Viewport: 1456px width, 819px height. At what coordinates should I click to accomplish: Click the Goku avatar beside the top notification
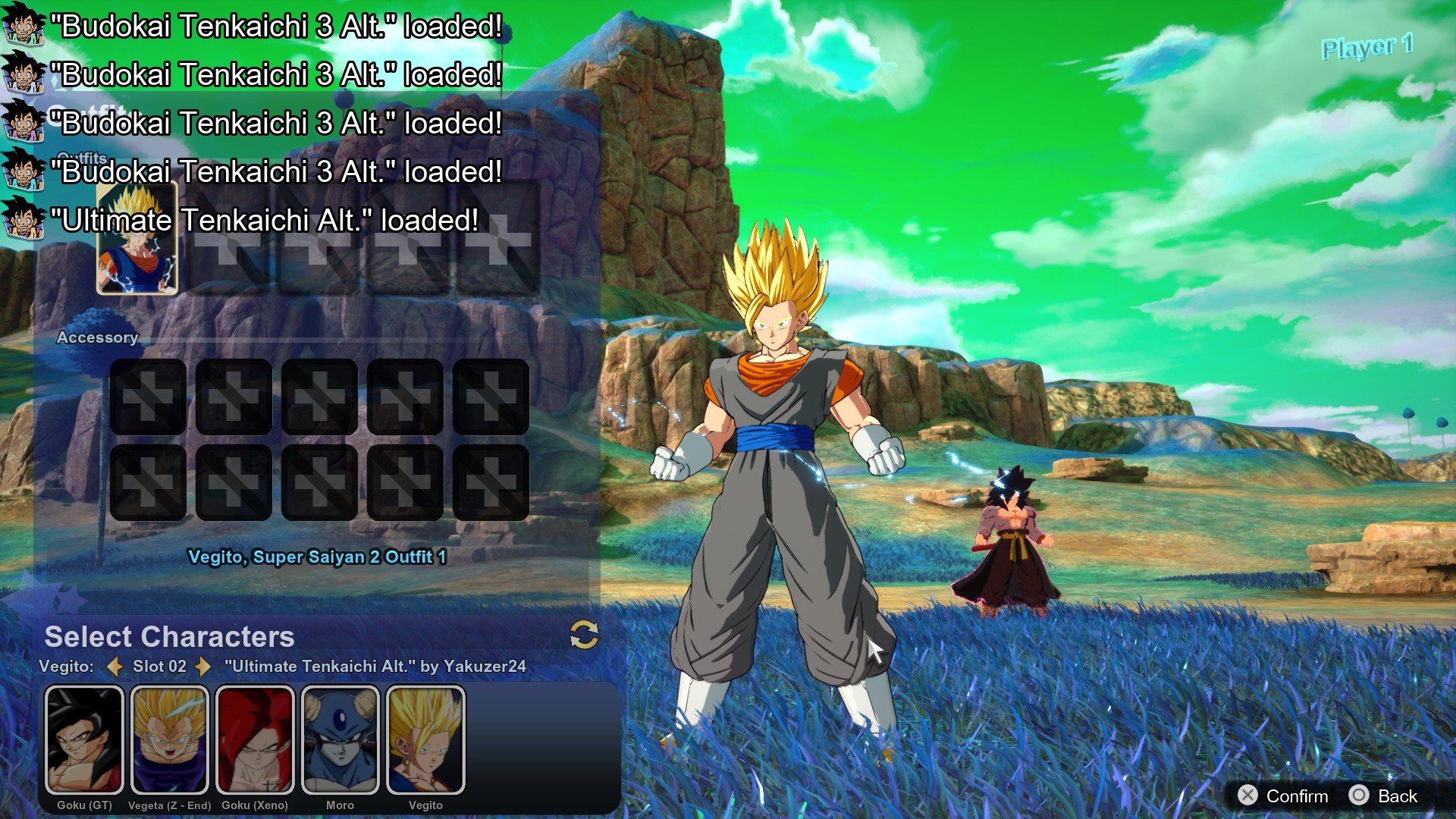click(x=23, y=23)
